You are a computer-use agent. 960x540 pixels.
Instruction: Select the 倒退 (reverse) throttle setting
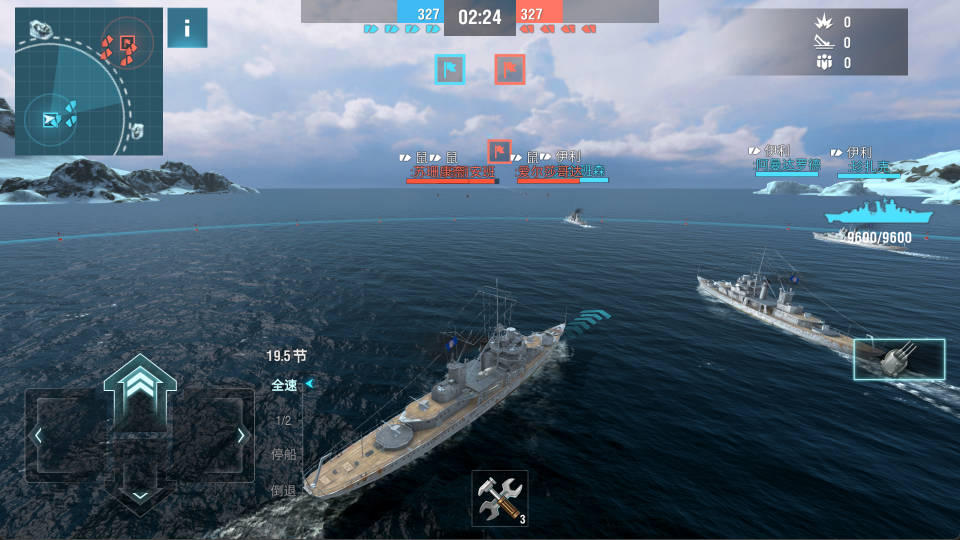click(x=284, y=490)
